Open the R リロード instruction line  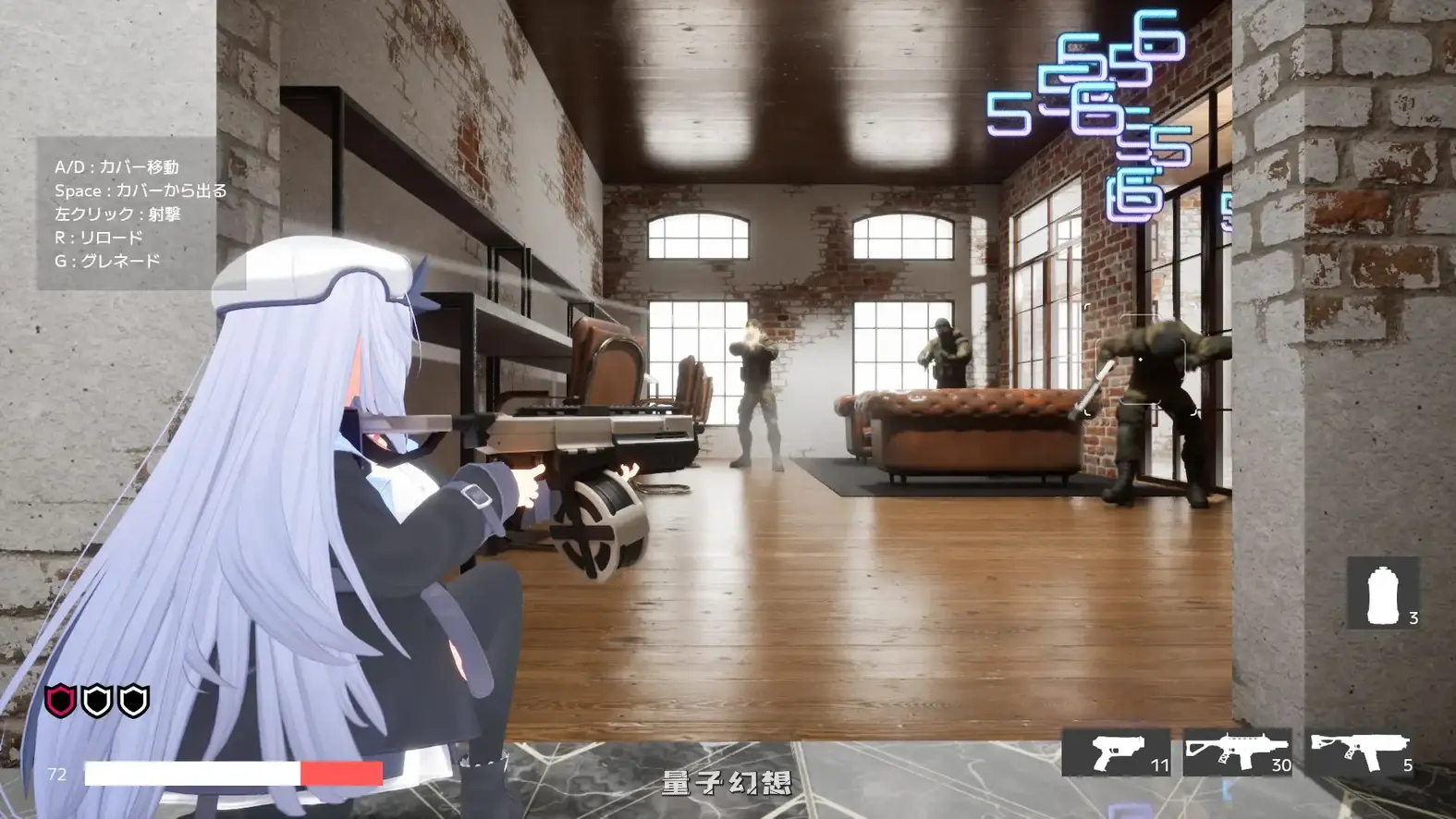[x=100, y=237]
